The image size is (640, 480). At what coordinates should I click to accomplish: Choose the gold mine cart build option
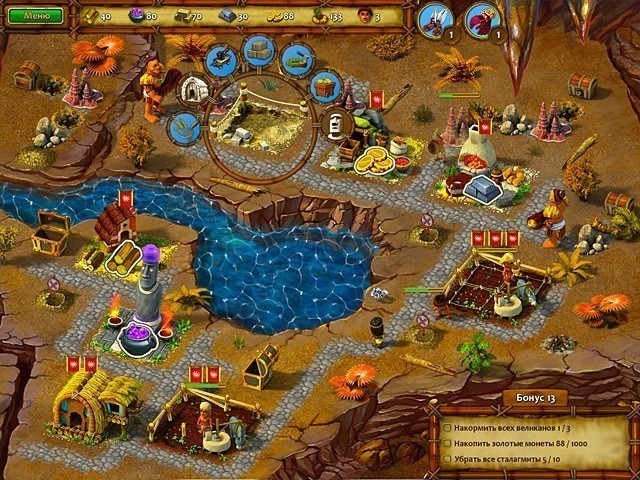pyautogui.click(x=322, y=86)
